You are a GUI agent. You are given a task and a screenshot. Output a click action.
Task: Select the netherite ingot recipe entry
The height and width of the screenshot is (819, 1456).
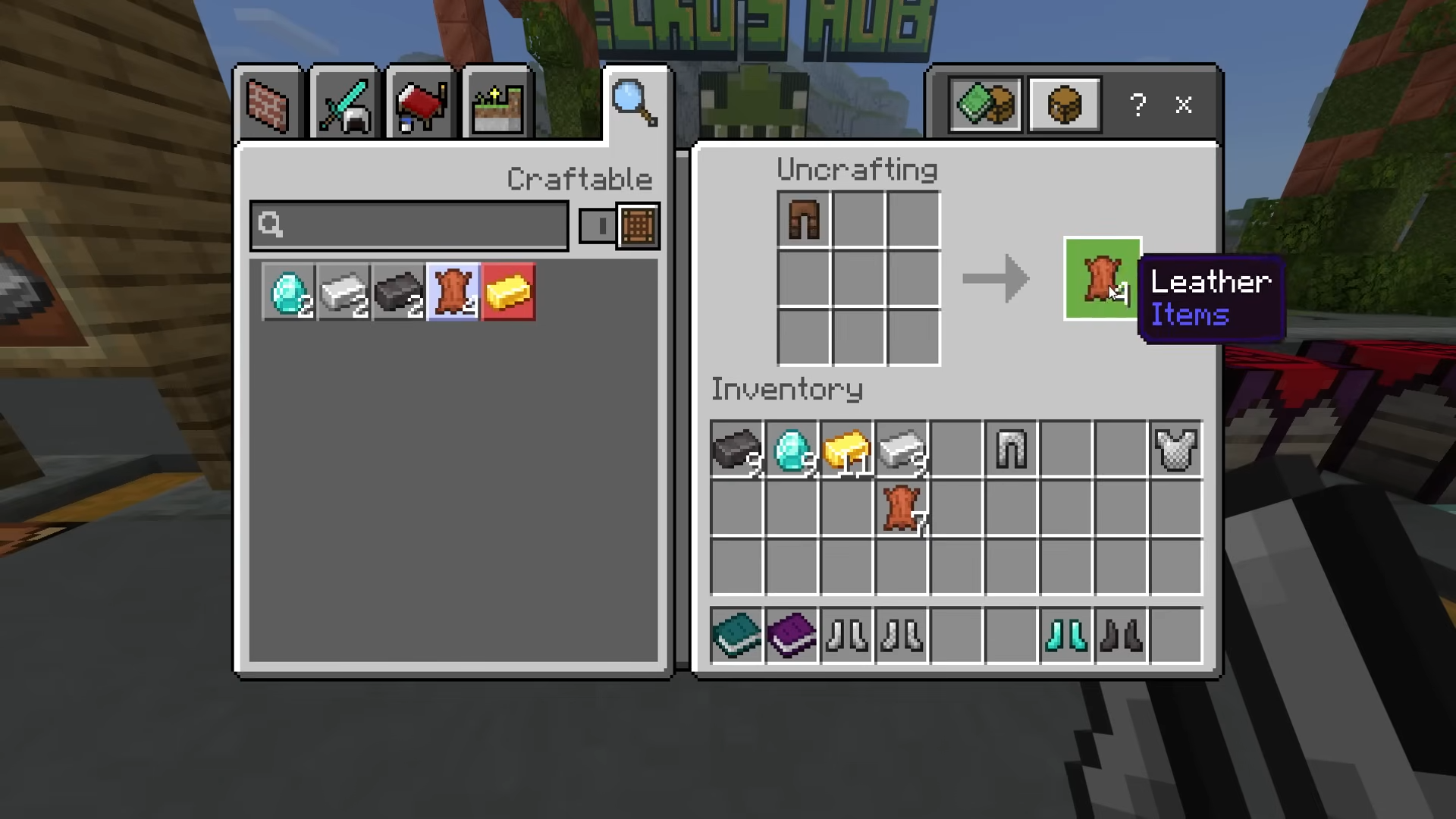click(x=399, y=292)
